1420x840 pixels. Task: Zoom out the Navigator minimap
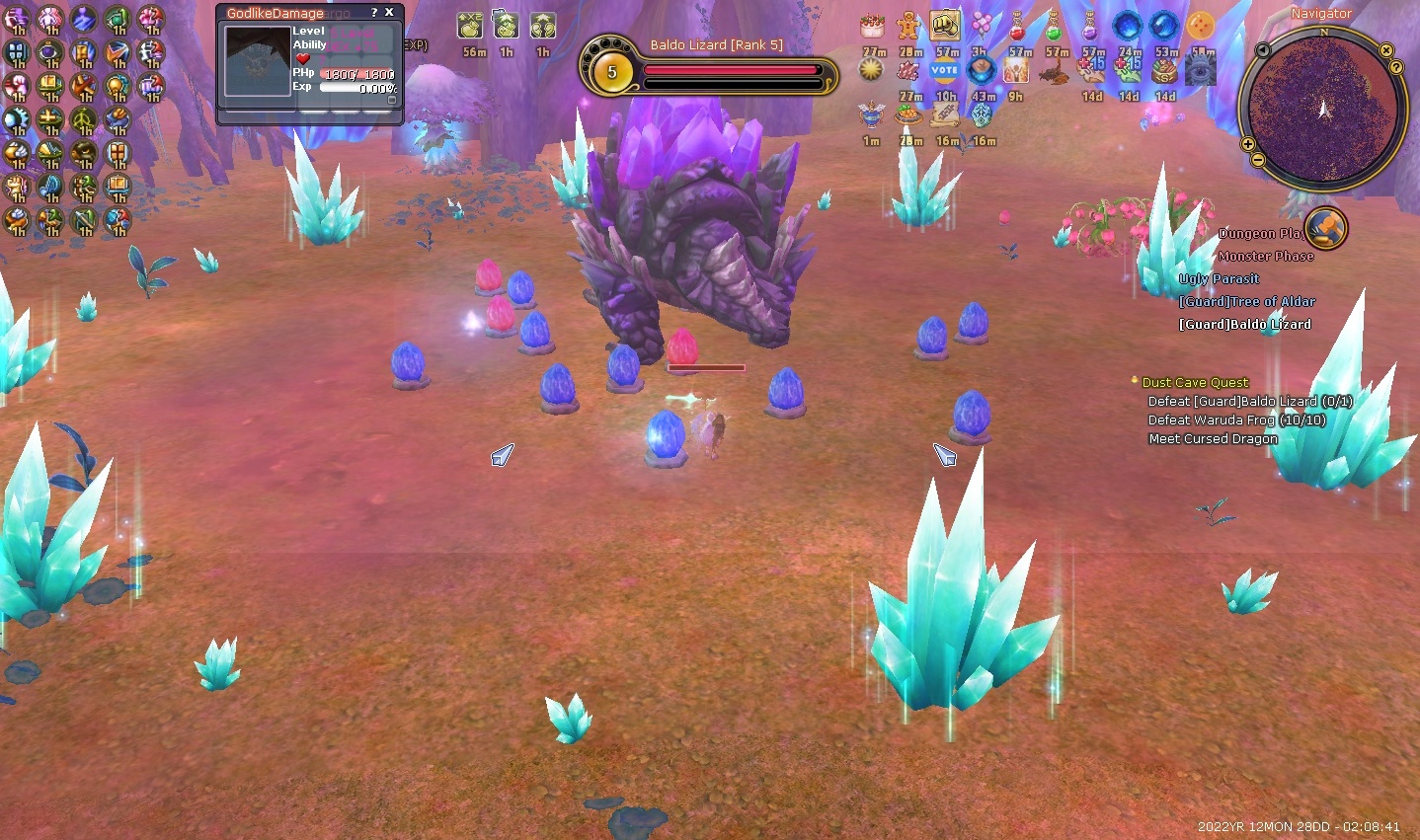point(1258,160)
